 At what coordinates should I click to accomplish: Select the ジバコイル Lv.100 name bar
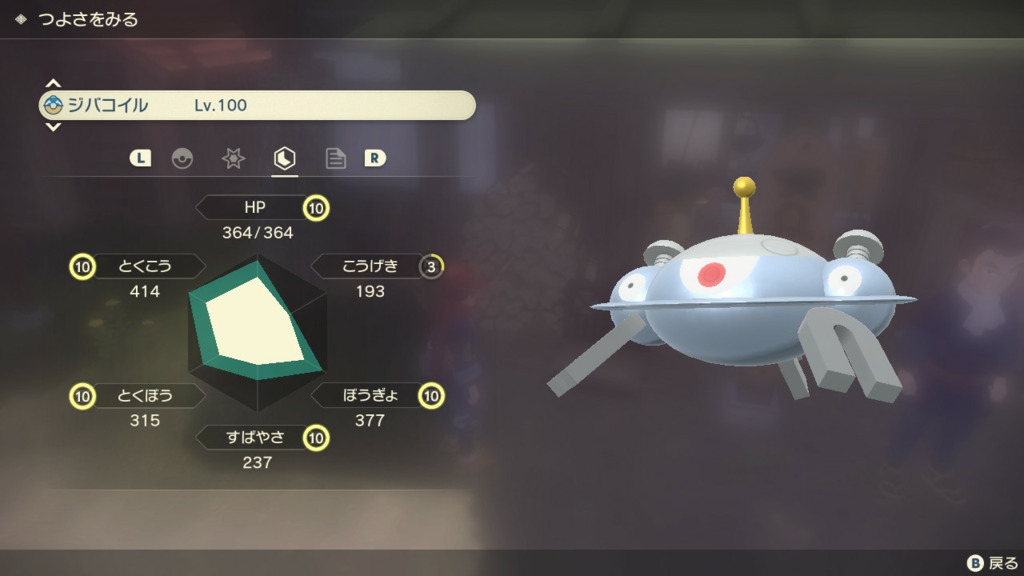click(x=258, y=105)
